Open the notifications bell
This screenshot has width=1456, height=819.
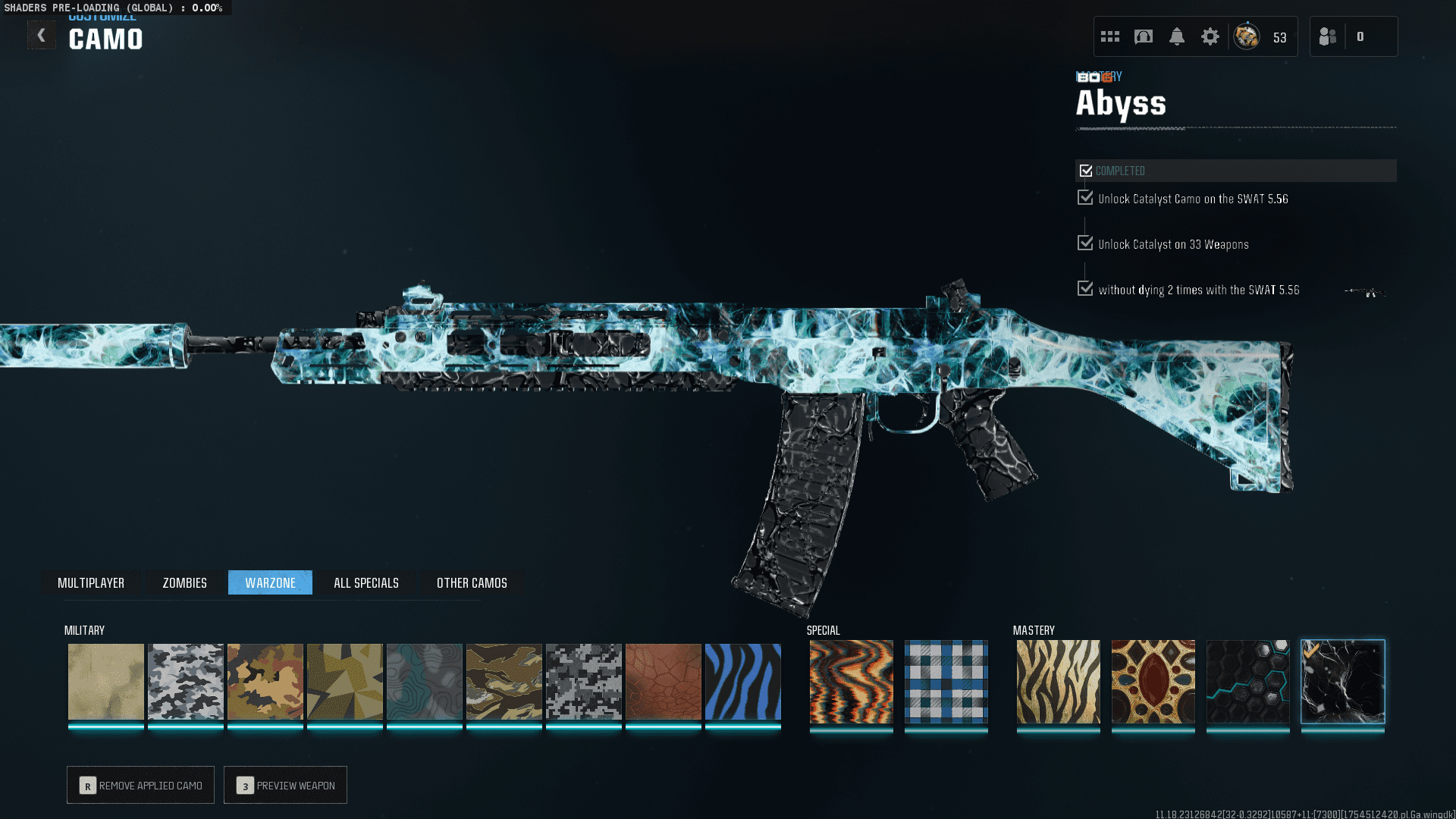click(1176, 36)
